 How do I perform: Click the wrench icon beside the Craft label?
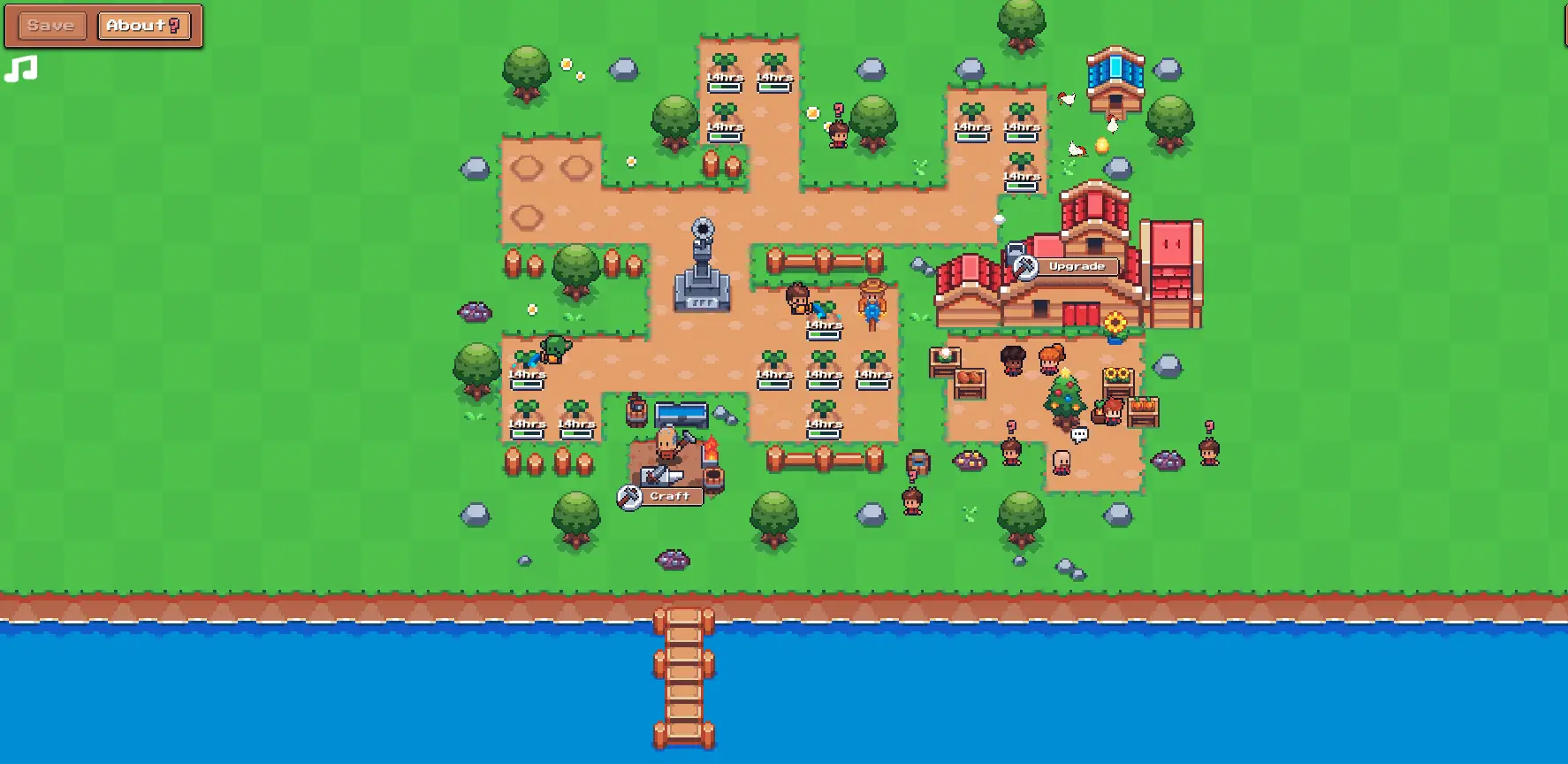pos(628,496)
